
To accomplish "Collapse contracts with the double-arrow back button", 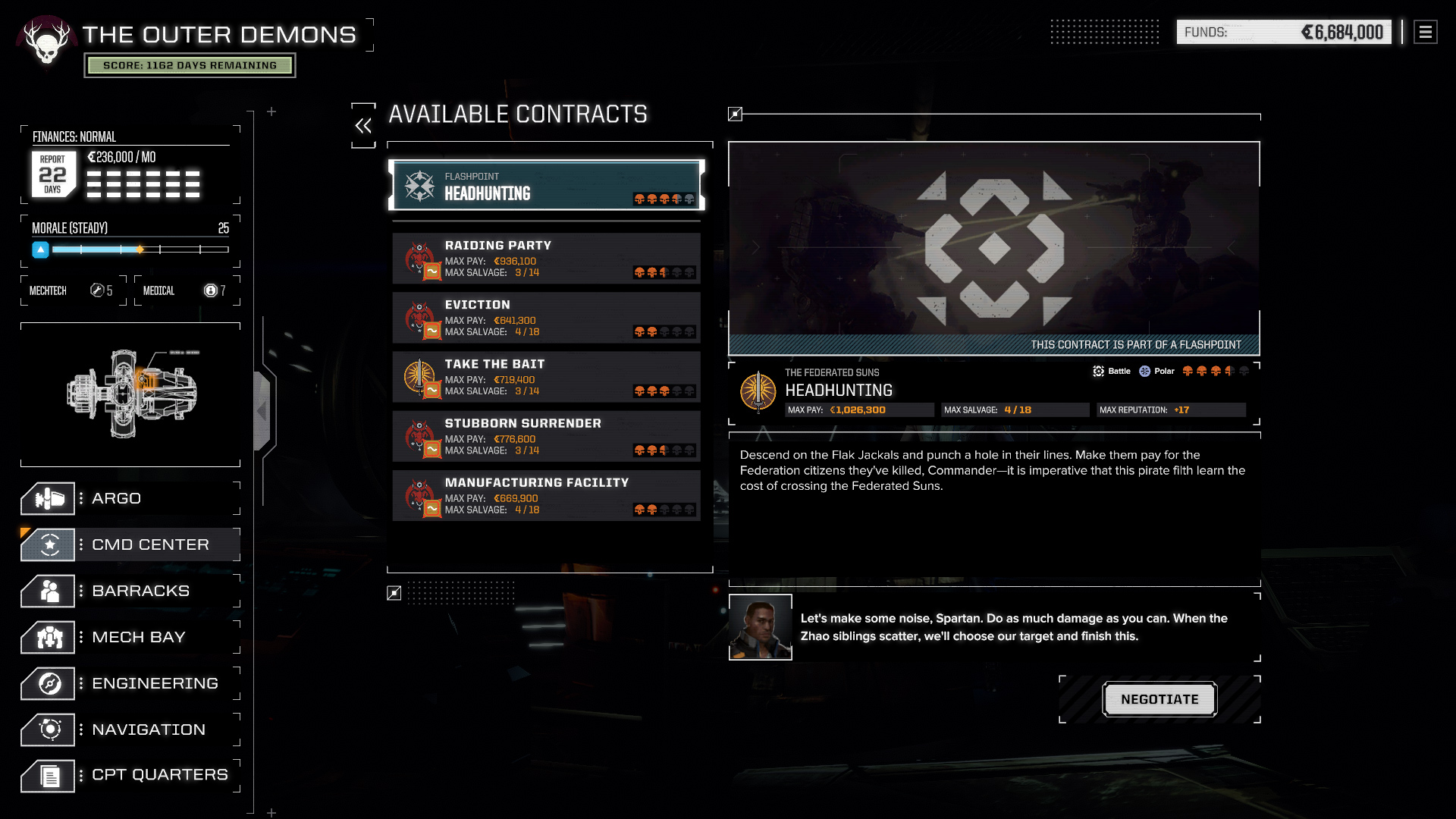I will click(x=363, y=126).
